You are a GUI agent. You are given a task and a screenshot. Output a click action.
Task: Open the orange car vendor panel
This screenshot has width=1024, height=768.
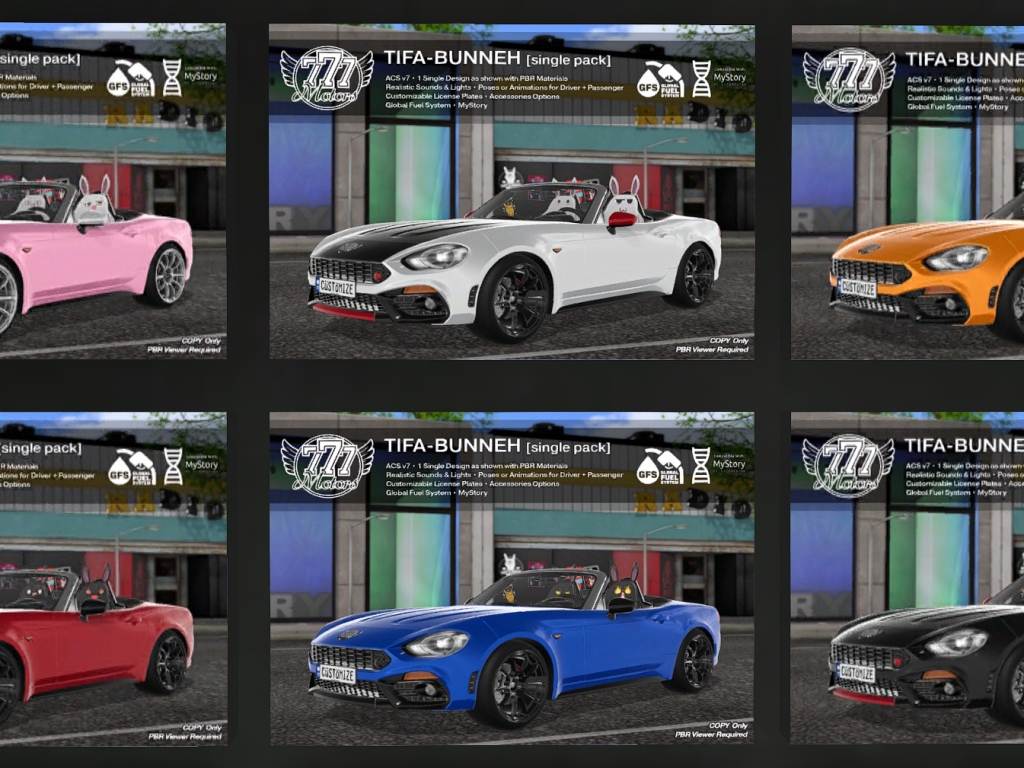coord(907,192)
